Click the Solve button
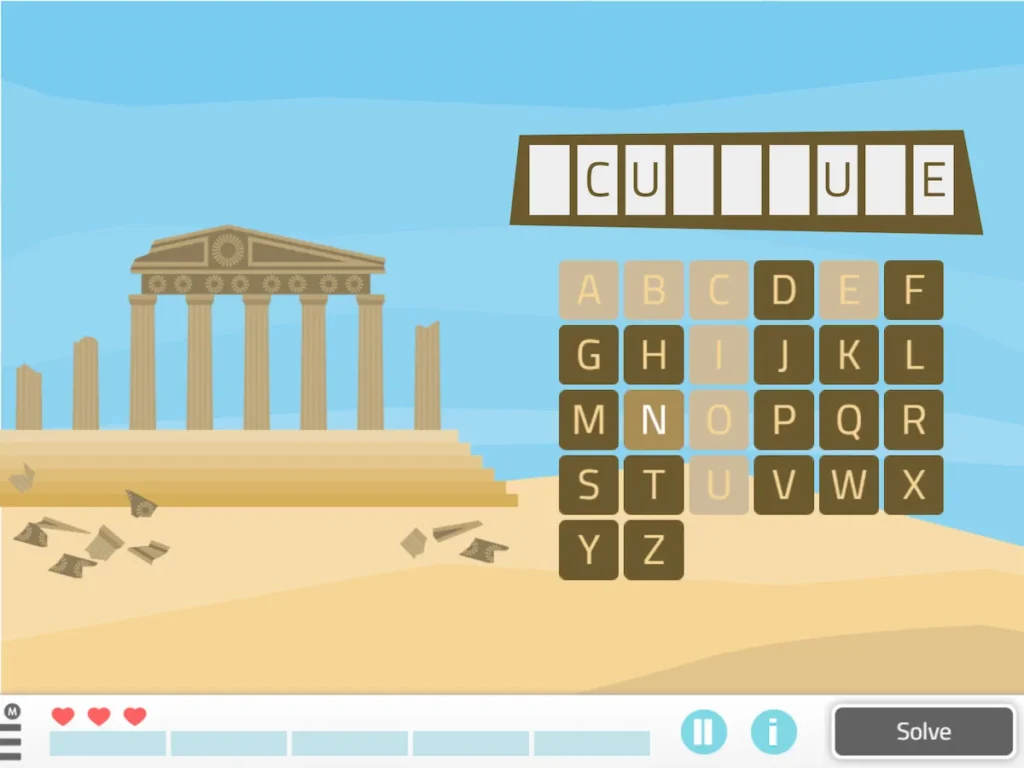 [x=923, y=731]
